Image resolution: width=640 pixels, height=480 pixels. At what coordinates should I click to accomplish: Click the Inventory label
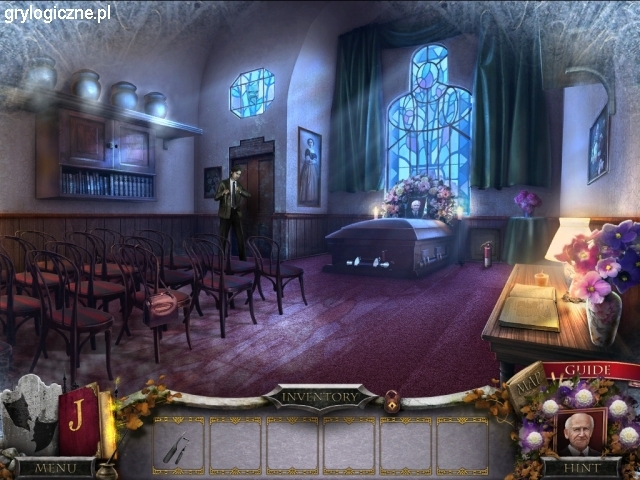point(320,396)
